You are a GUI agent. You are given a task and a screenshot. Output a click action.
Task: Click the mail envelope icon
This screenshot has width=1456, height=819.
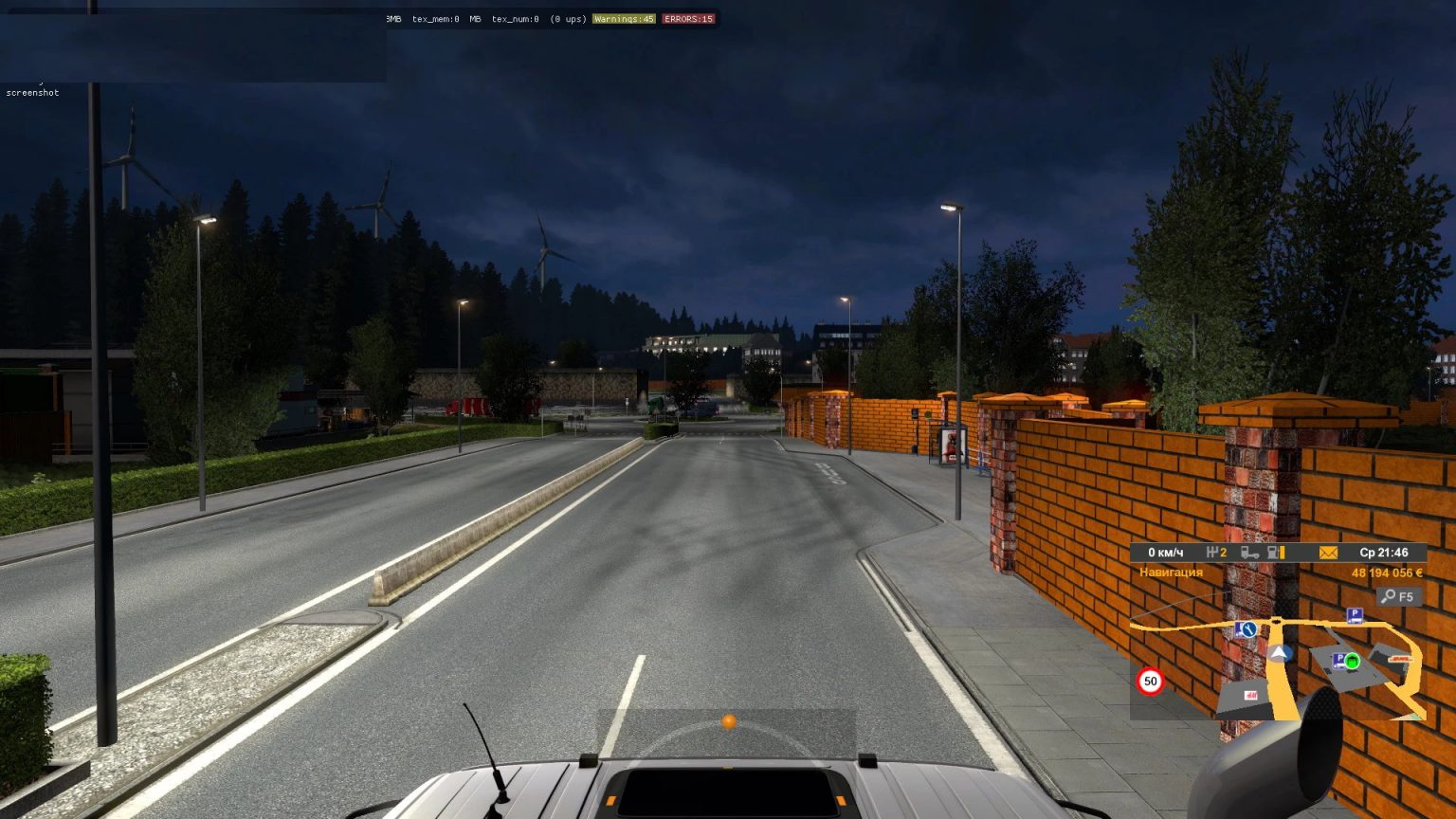click(x=1327, y=552)
